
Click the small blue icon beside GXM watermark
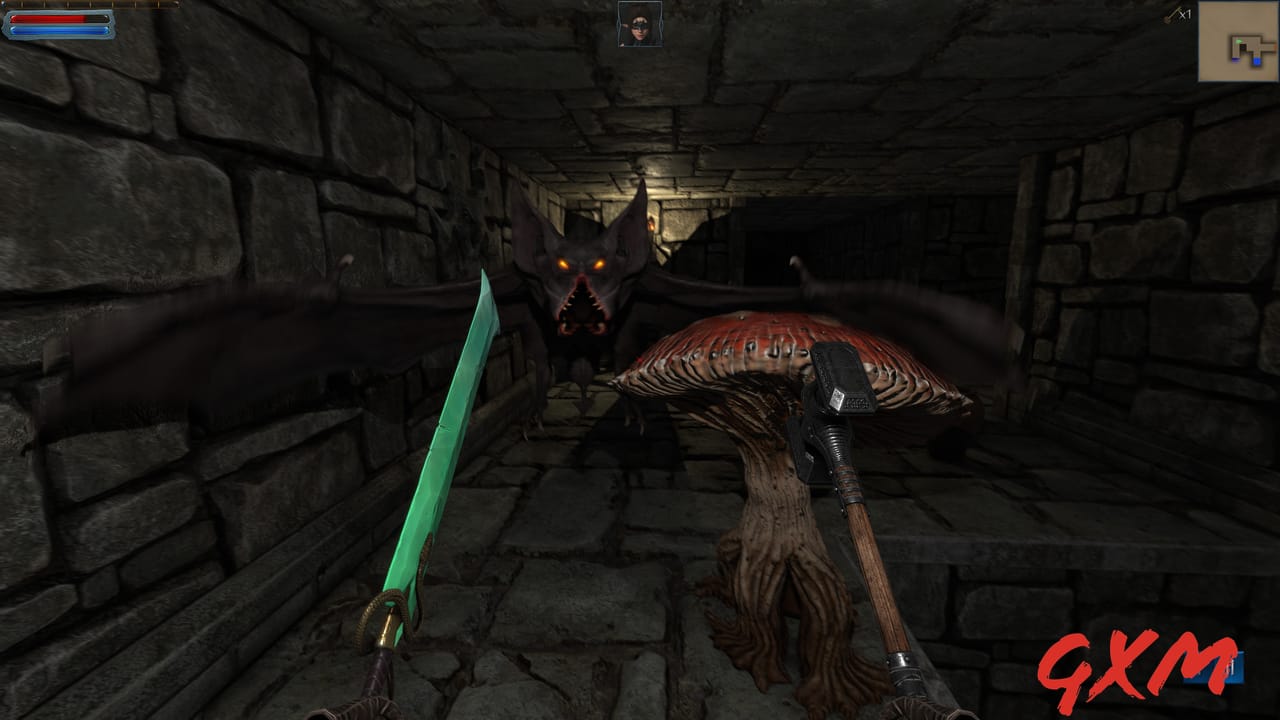(x=1233, y=668)
